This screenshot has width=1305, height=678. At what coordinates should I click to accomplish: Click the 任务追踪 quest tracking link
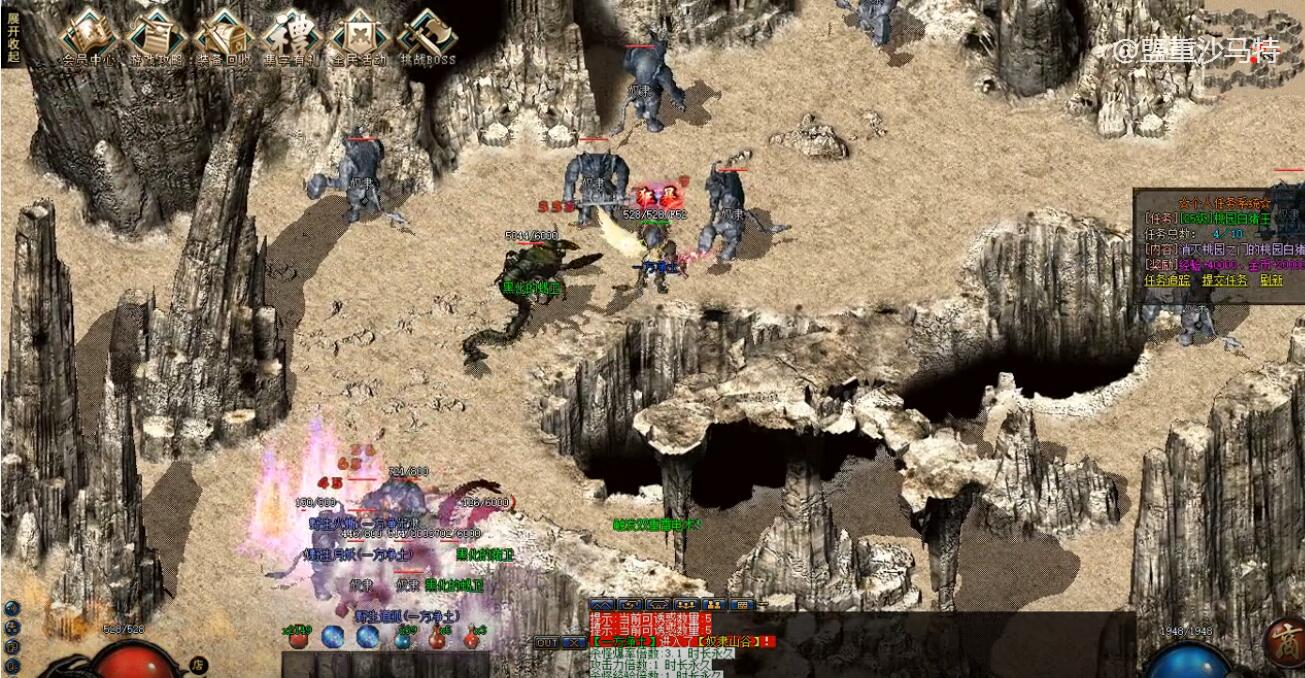1168,280
